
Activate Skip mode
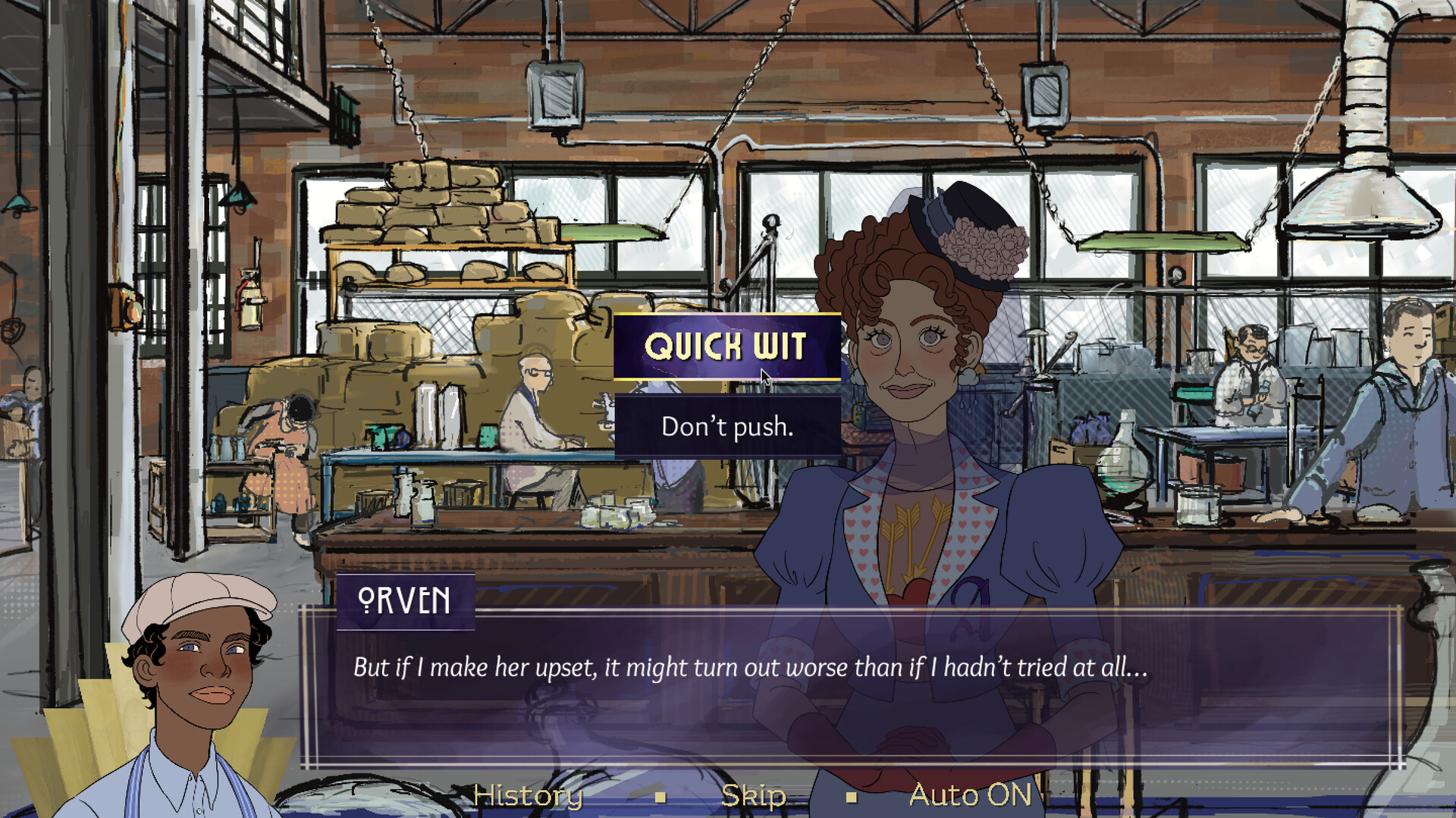pyautogui.click(x=754, y=795)
